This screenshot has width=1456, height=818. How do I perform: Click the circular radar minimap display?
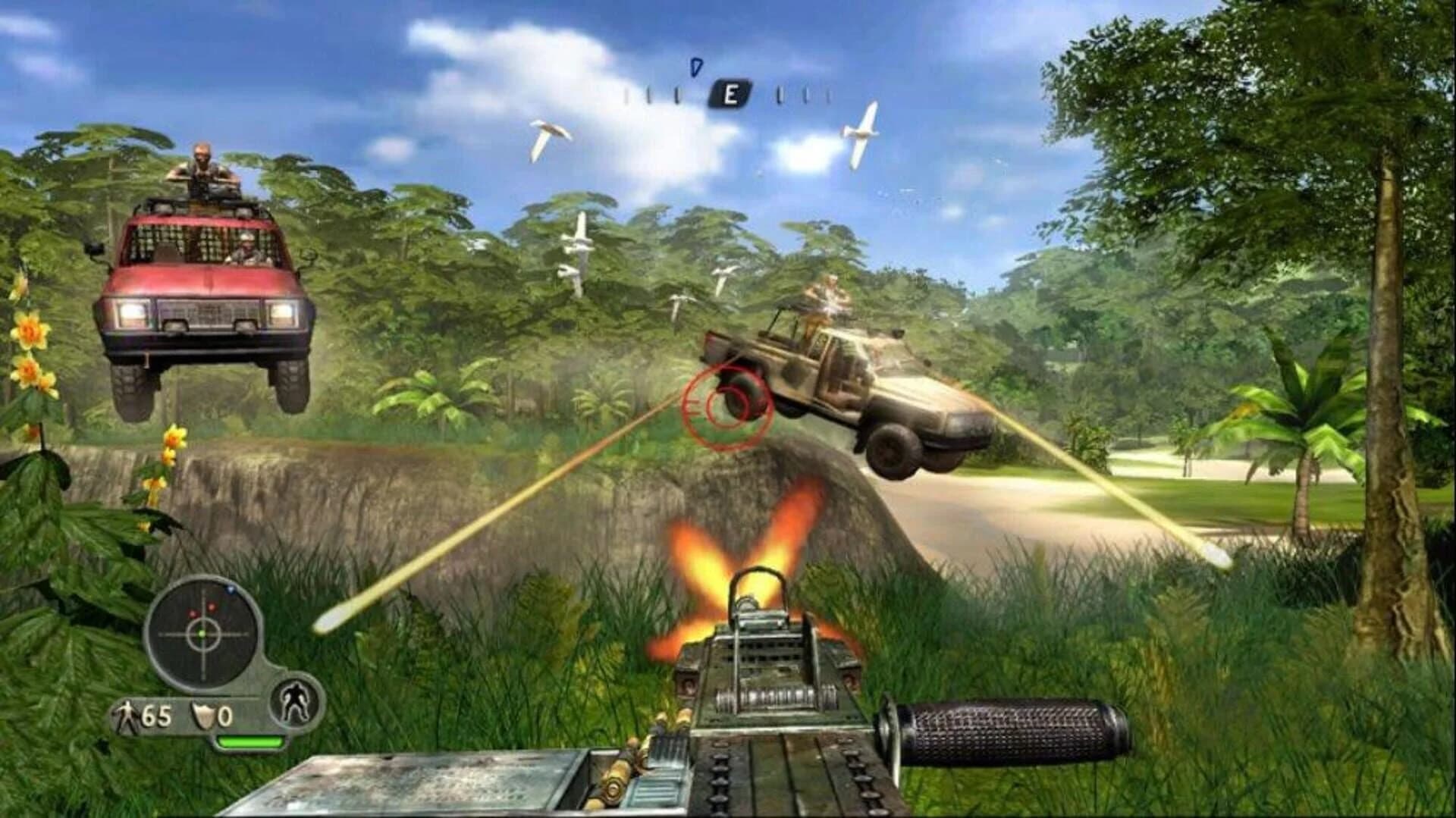point(202,634)
